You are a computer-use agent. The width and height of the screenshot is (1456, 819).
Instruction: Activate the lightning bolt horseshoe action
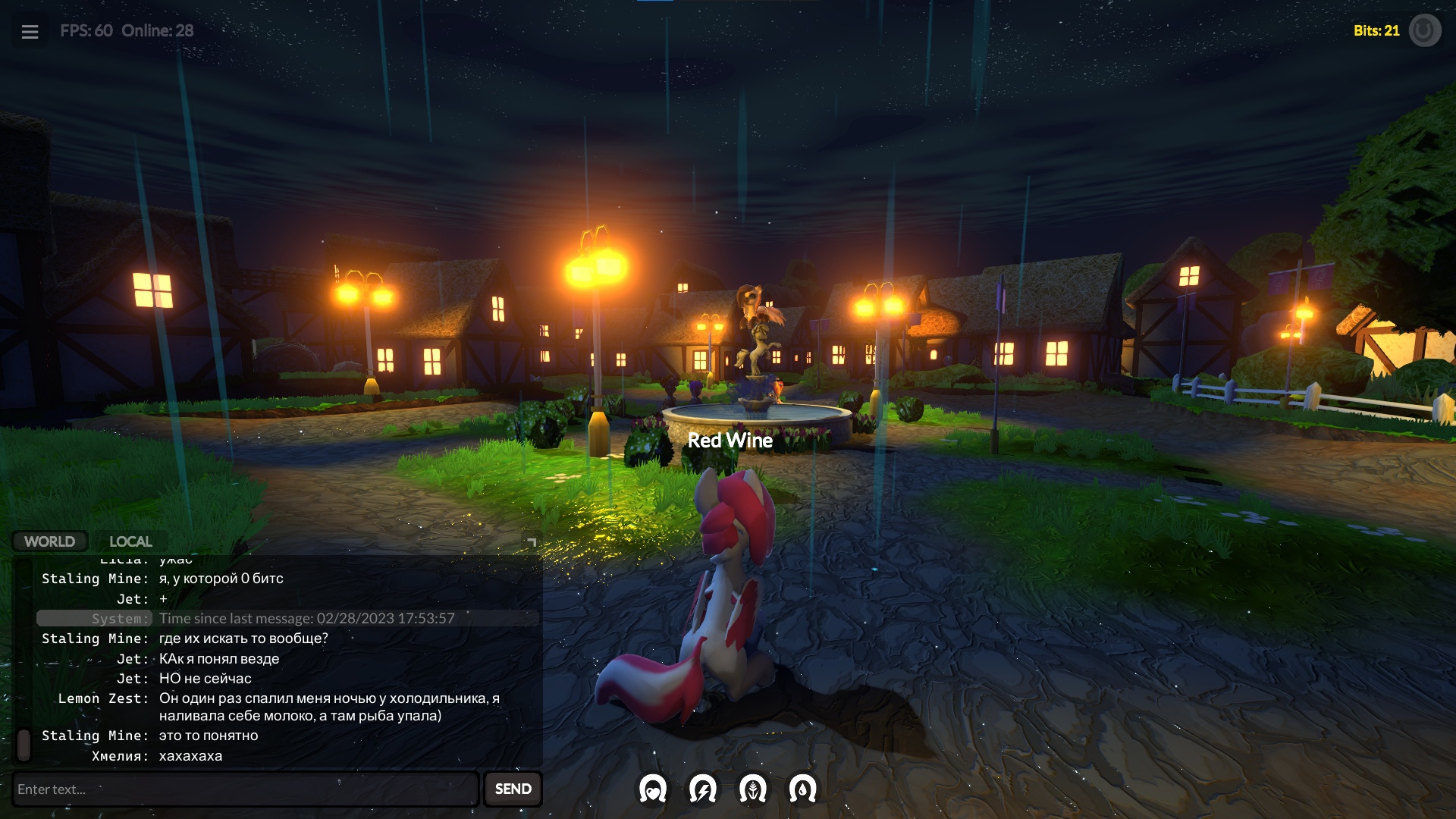(x=703, y=789)
